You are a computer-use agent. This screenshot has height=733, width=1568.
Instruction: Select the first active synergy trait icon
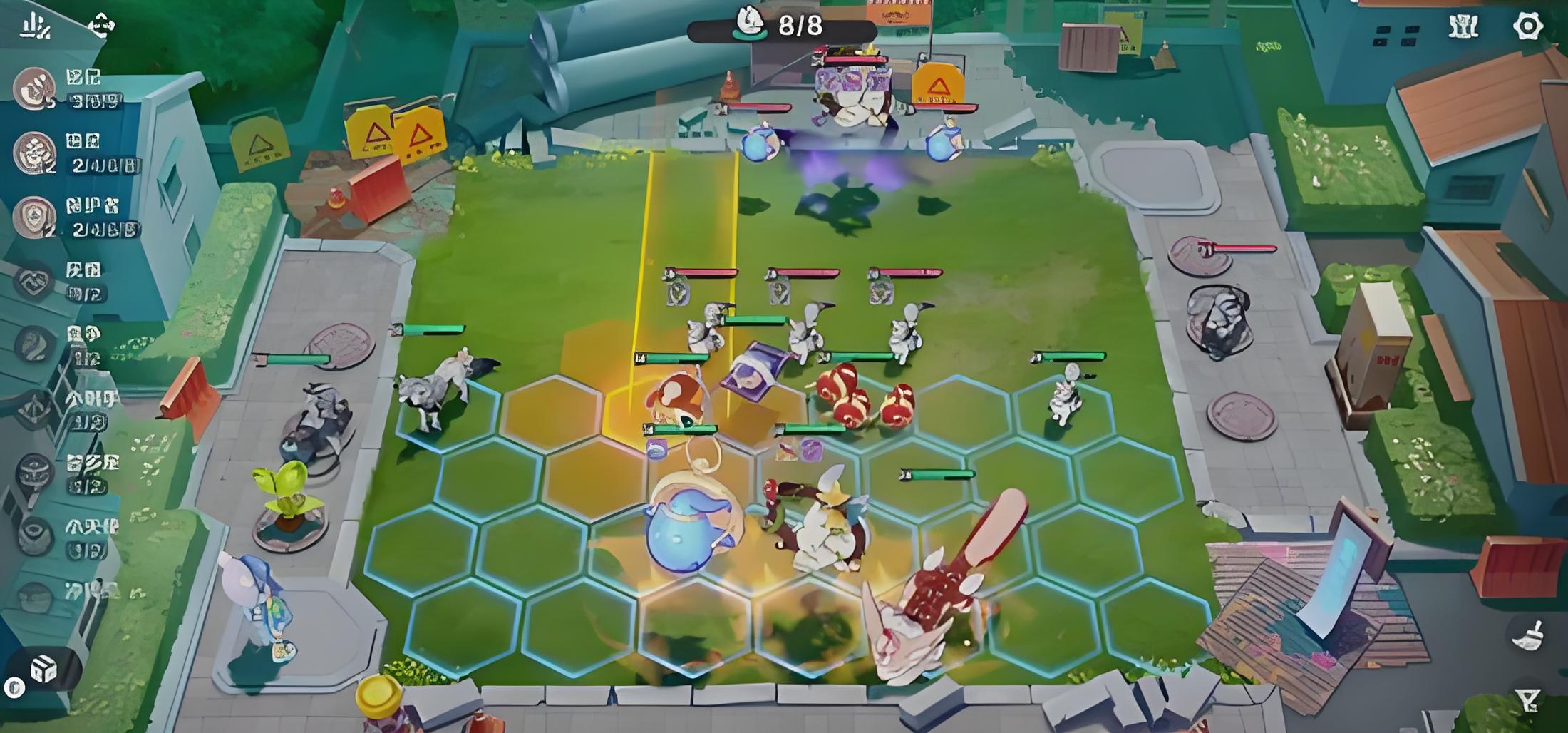point(33,88)
